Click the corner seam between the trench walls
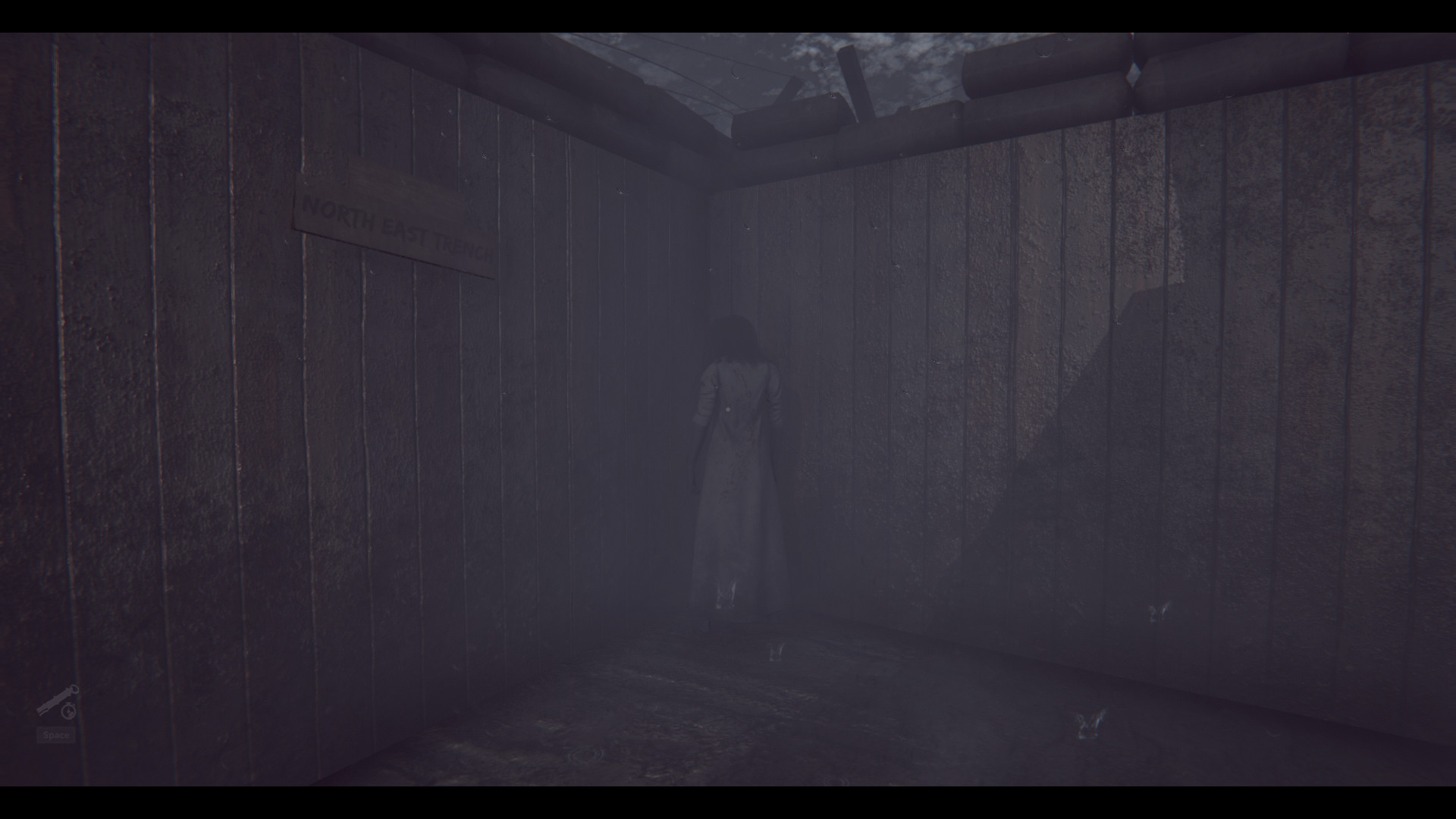 click(x=709, y=379)
